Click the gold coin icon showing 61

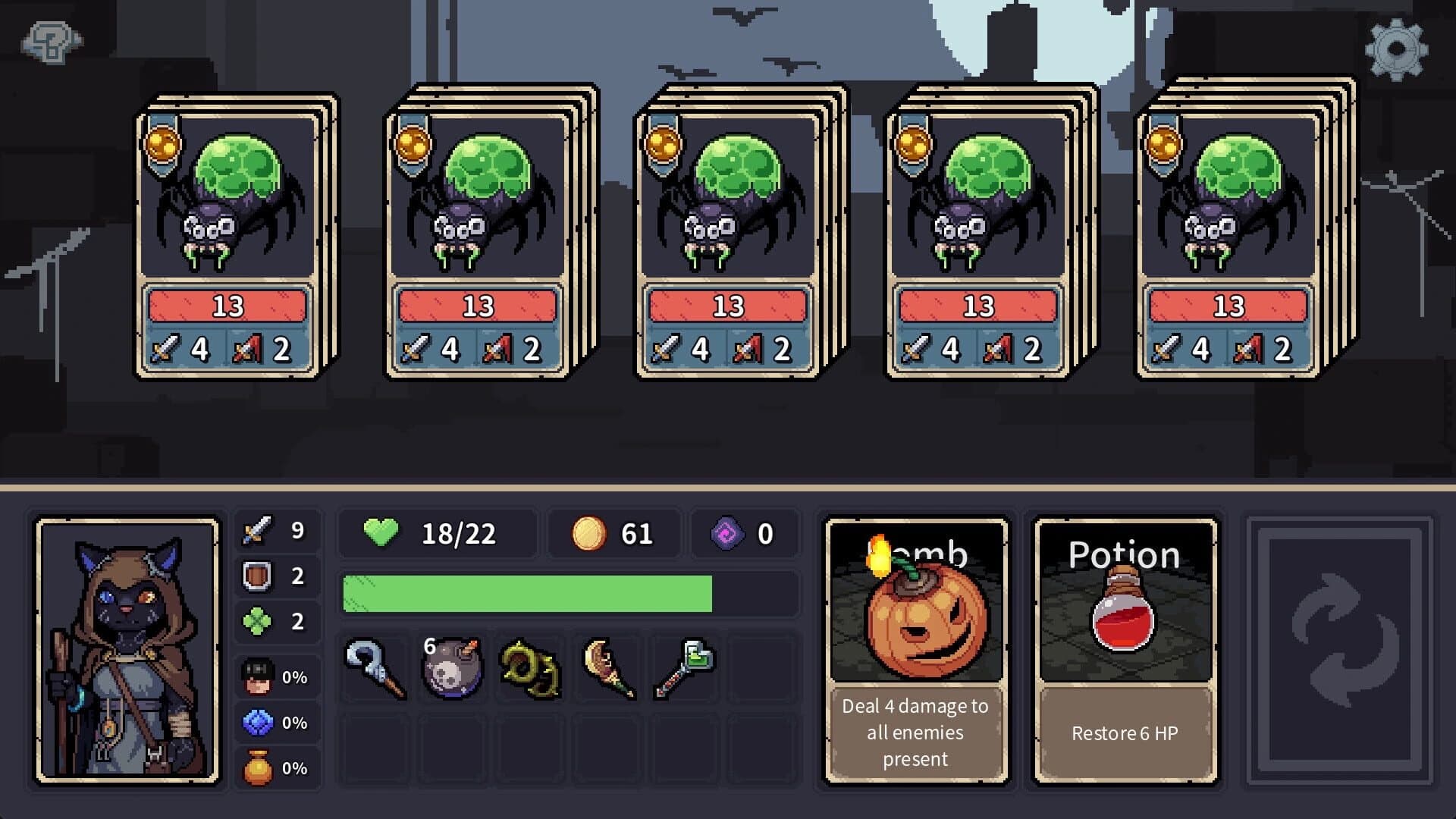click(x=588, y=532)
